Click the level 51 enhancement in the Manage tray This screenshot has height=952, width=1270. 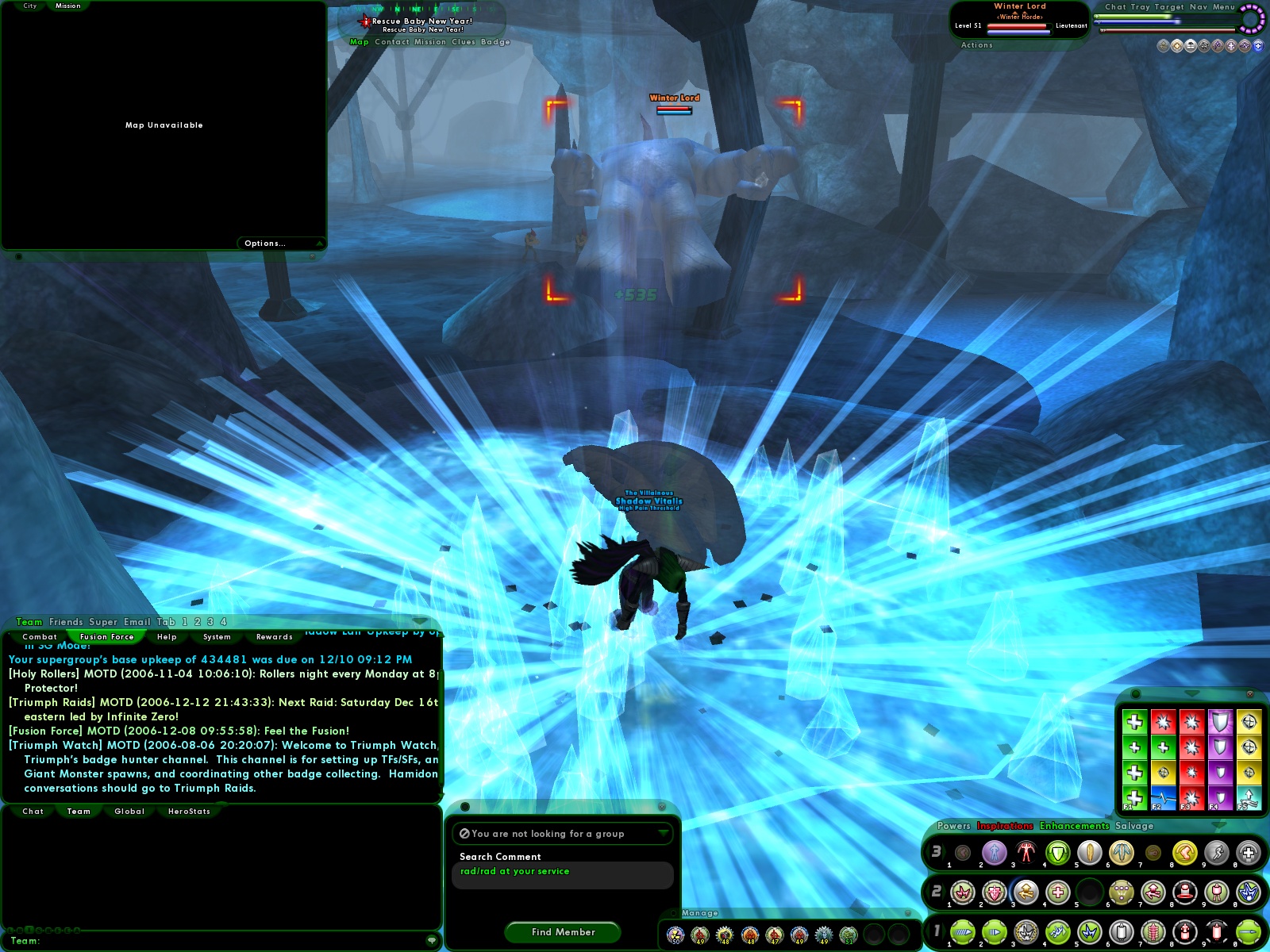coord(849,935)
